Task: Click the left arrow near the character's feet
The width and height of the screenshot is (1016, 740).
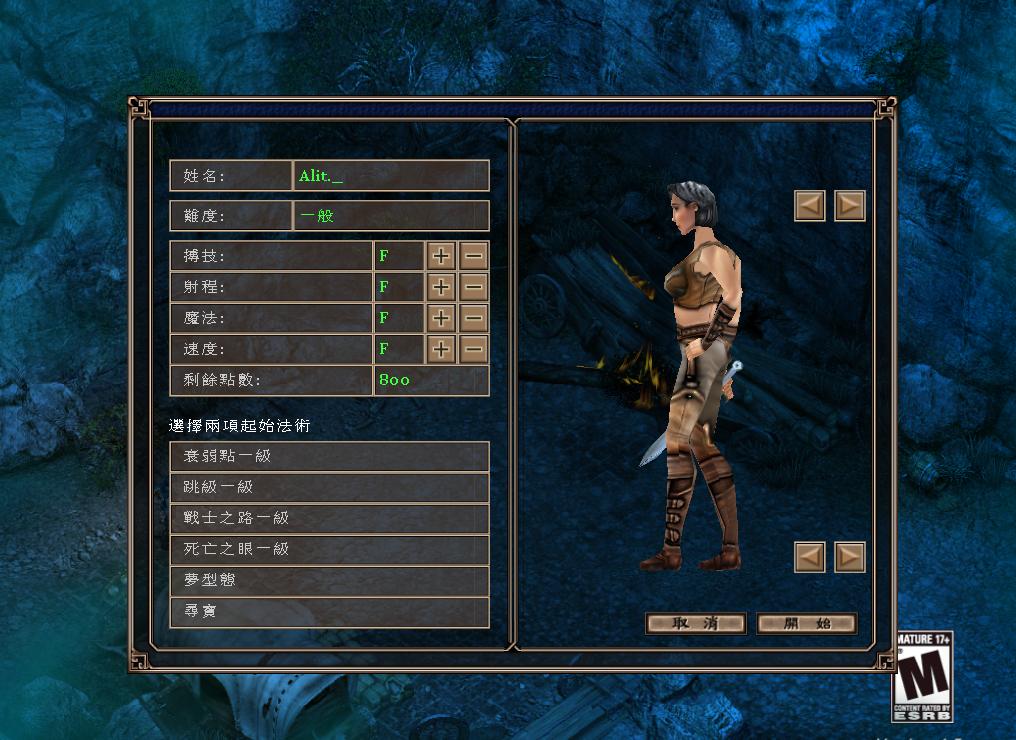Action: pos(810,557)
